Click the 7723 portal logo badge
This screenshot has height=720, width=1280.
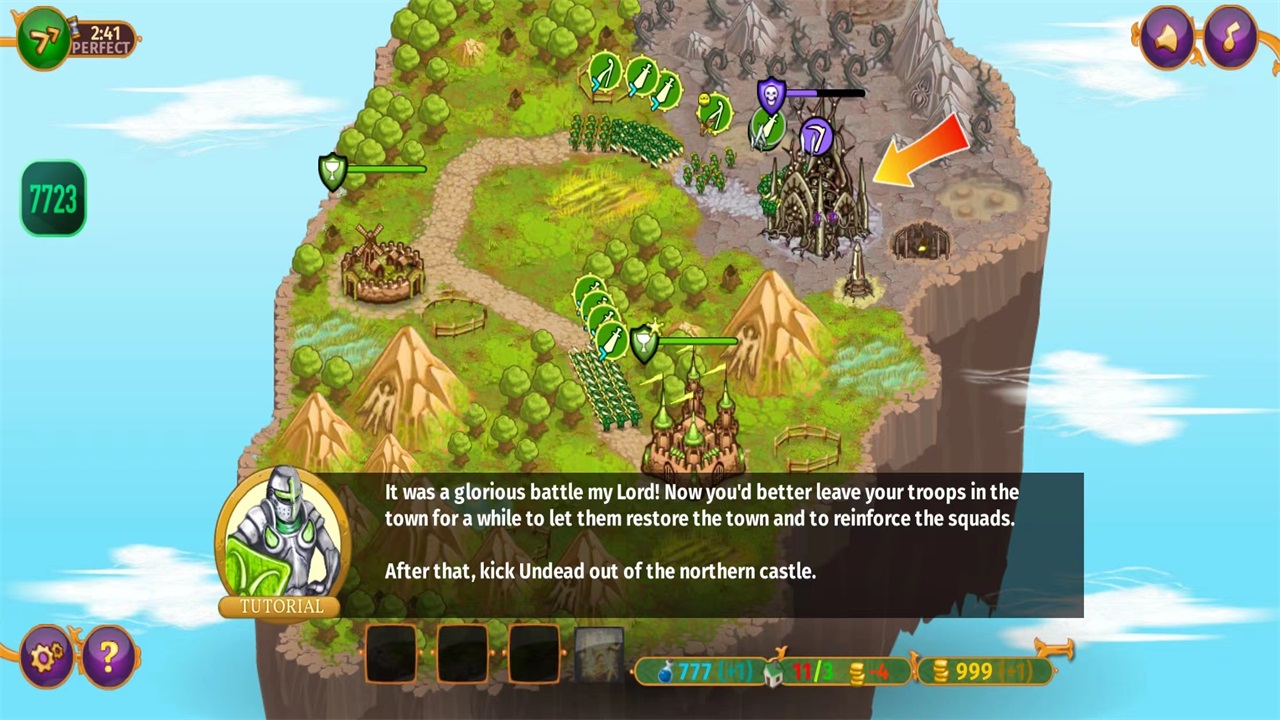[53, 199]
